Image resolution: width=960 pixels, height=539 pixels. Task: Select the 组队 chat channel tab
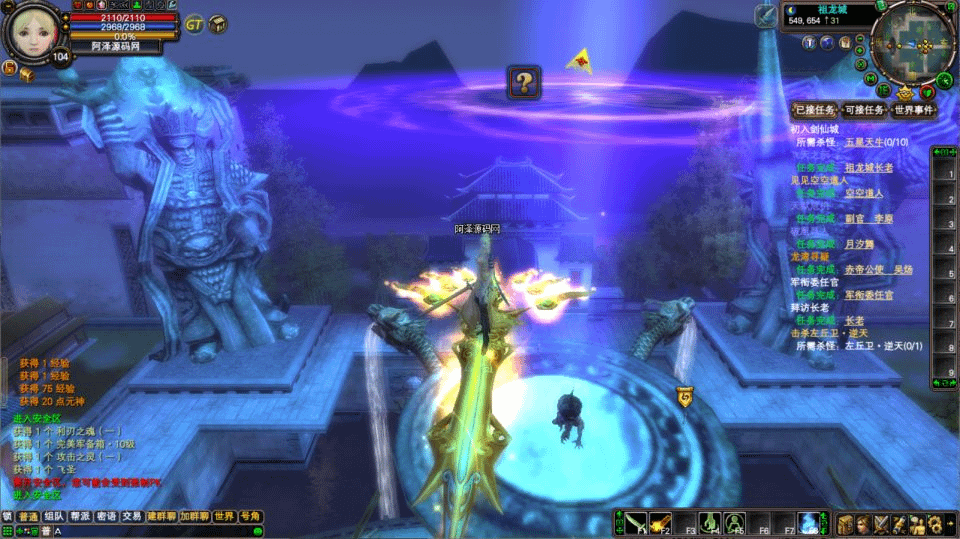(54, 517)
